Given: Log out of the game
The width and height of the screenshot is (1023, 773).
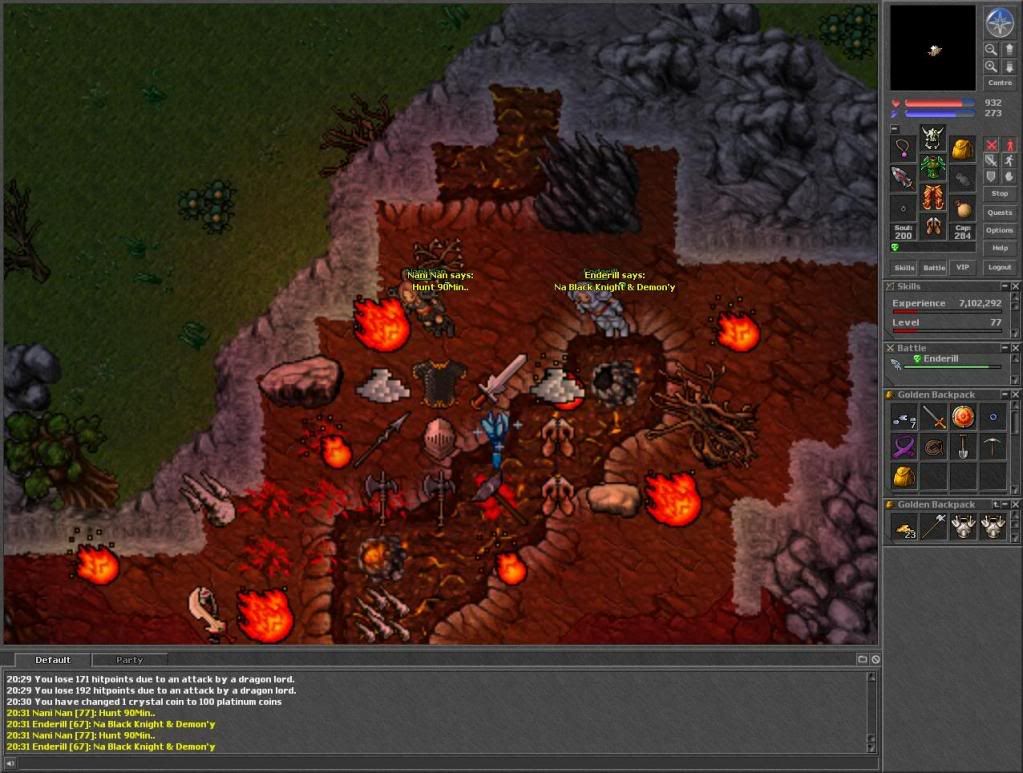Looking at the screenshot, I should [x=999, y=267].
